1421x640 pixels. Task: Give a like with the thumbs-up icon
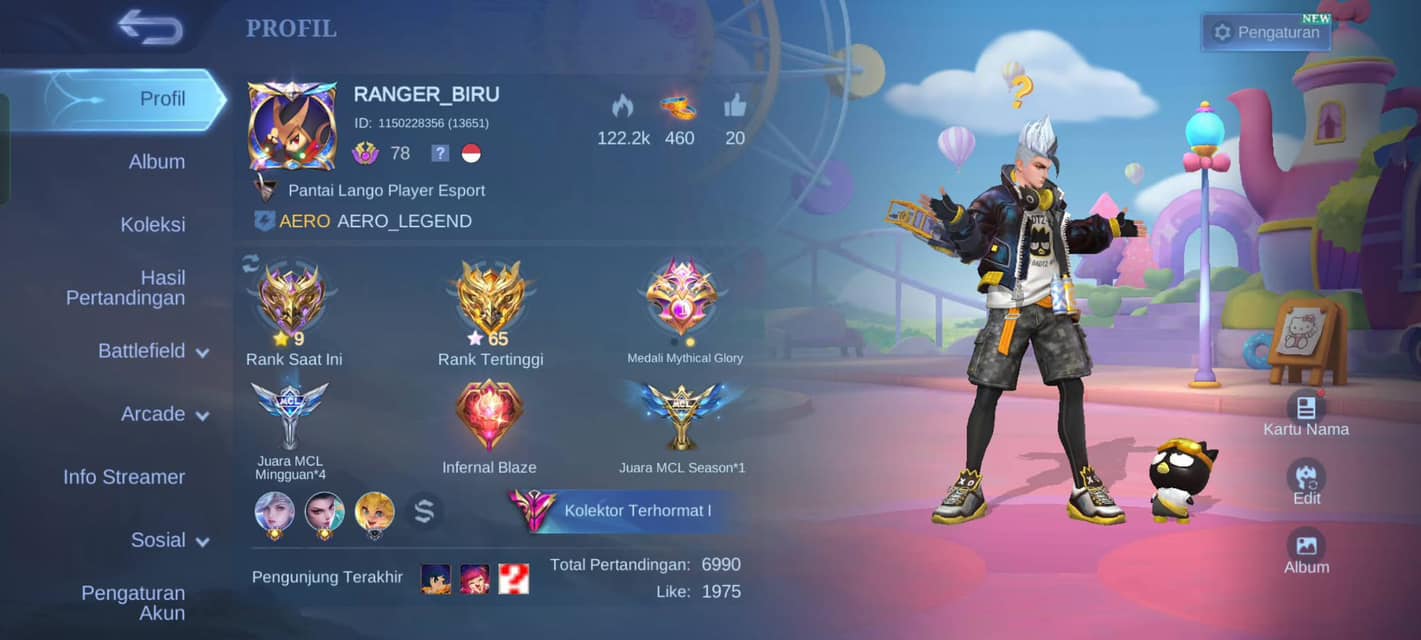point(735,106)
